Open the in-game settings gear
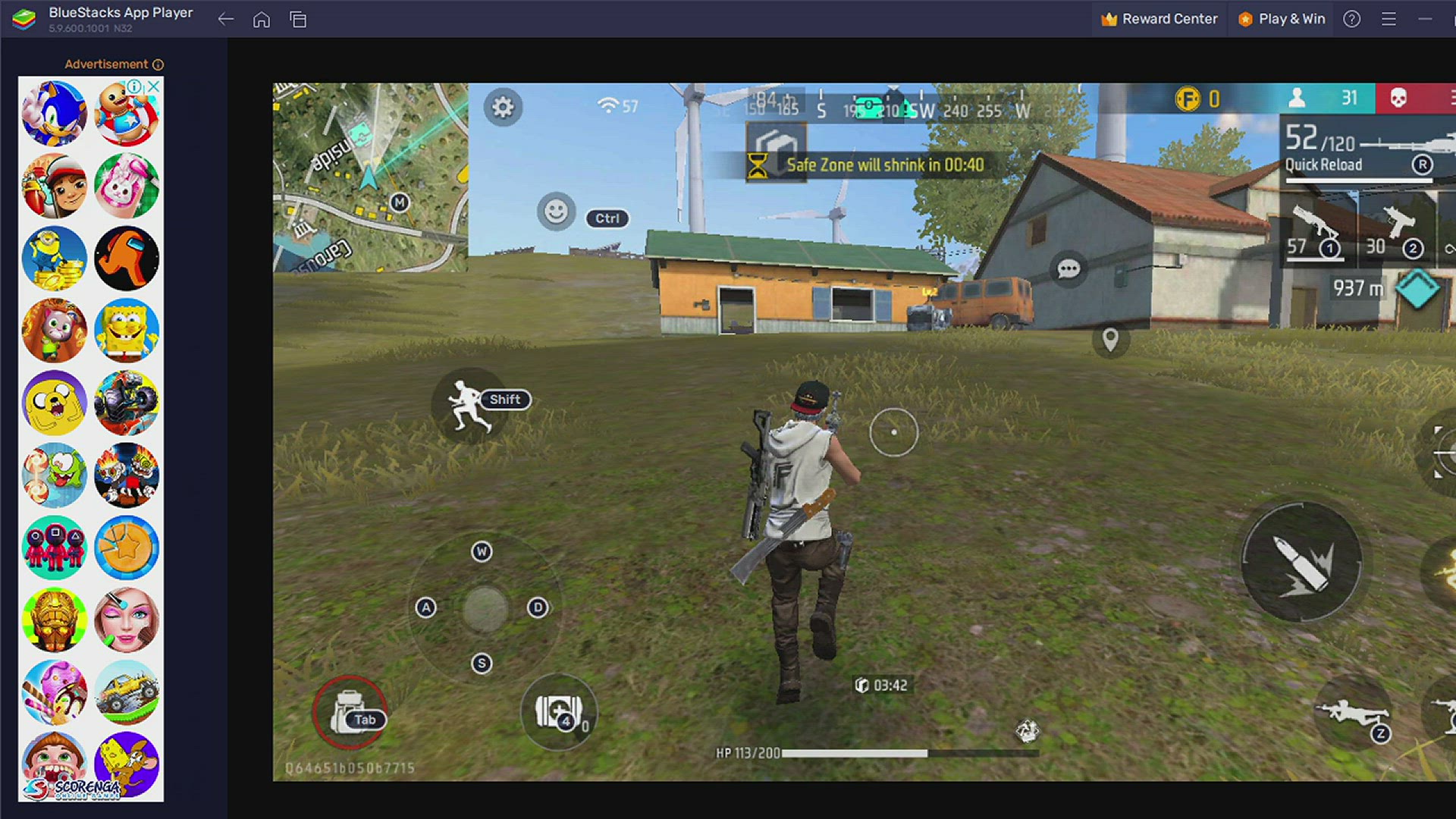The image size is (1456, 819). tap(502, 107)
